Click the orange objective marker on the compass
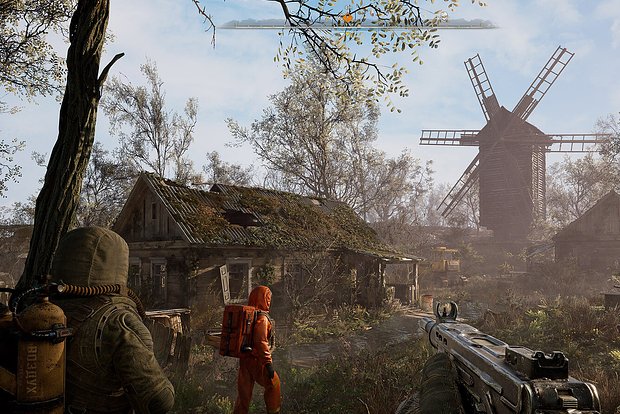 click(x=348, y=18)
